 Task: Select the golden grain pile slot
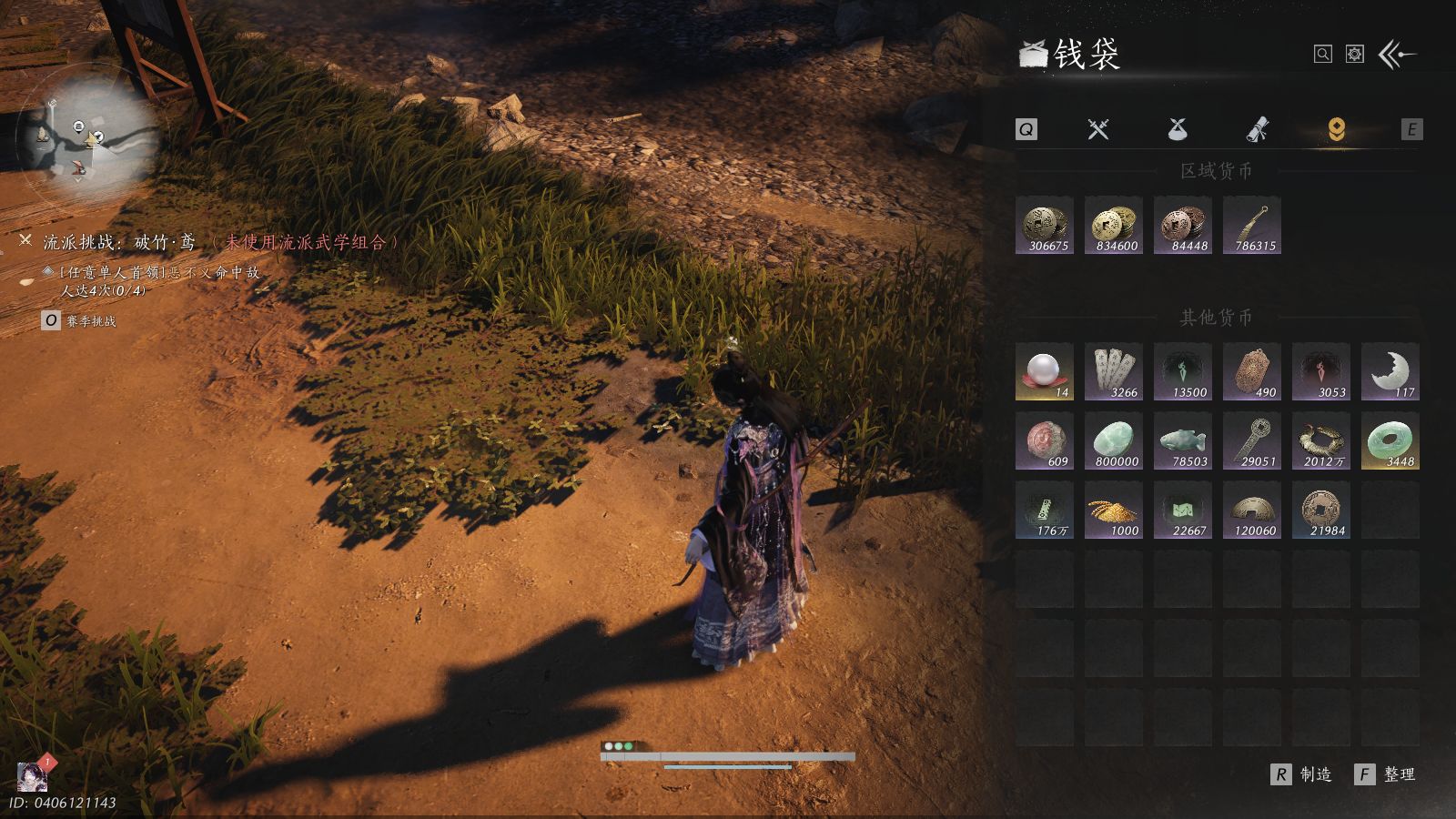pos(1114,510)
